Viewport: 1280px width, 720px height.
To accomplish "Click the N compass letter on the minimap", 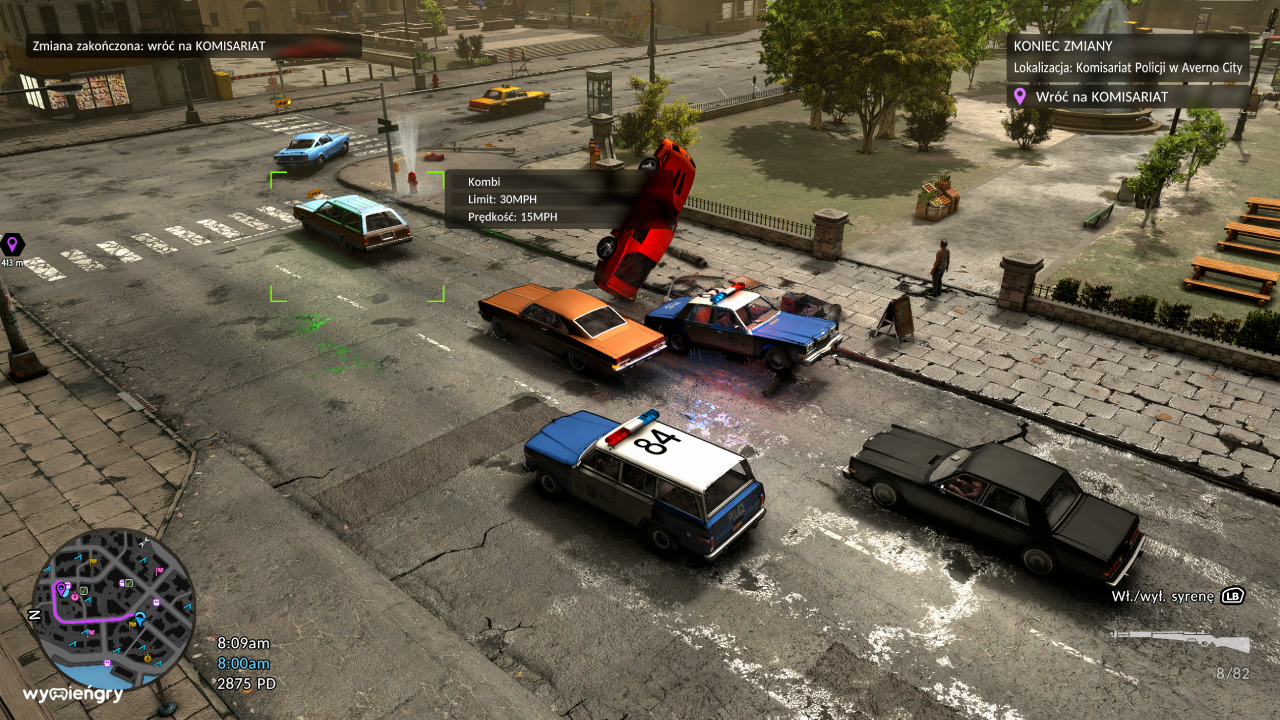I will (34, 614).
